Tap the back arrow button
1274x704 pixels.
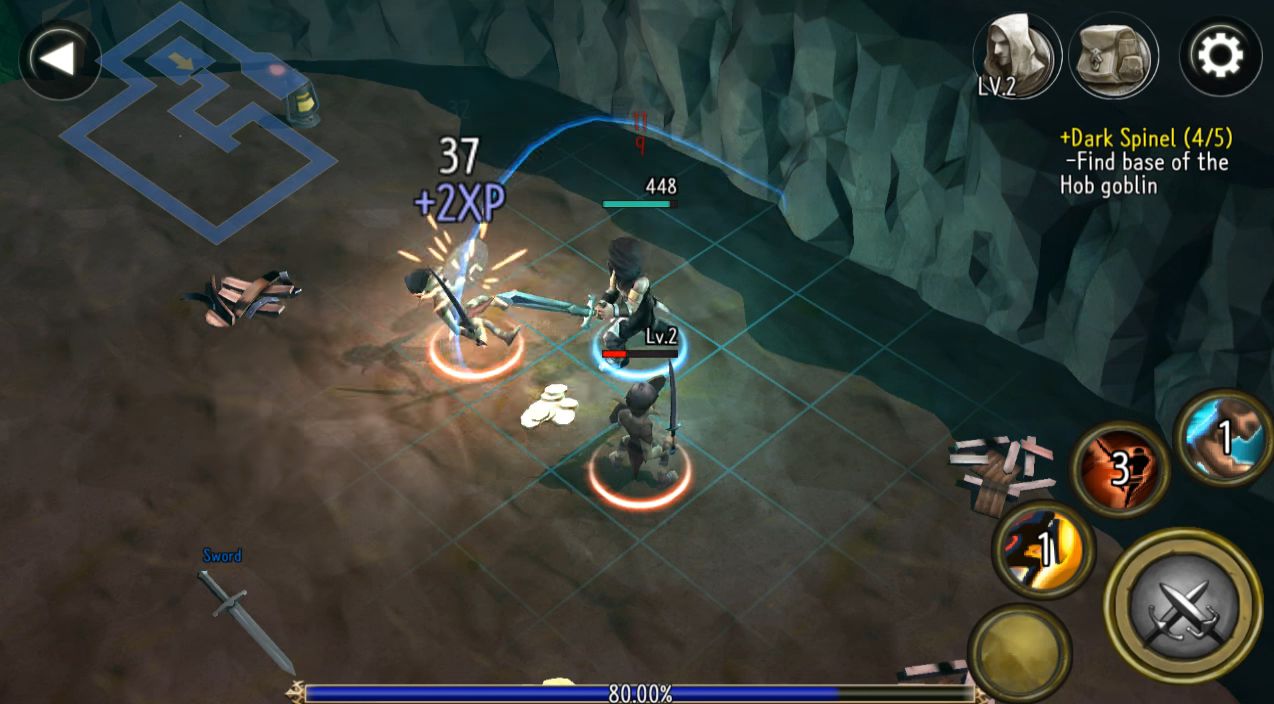click(59, 59)
